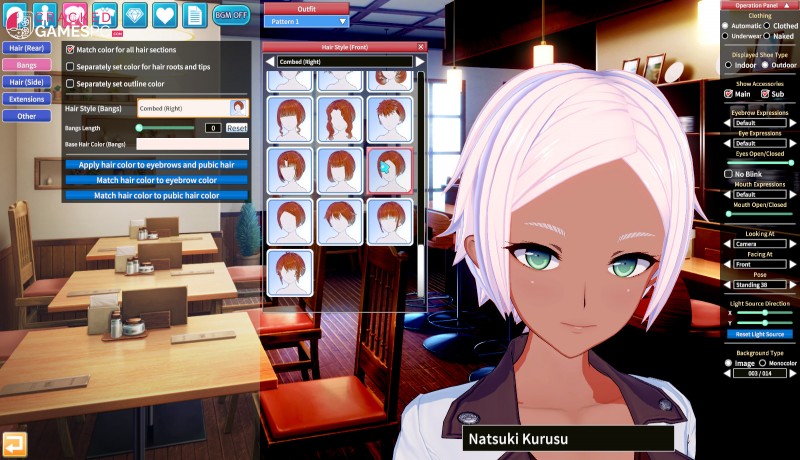The width and height of the screenshot is (800, 460).
Task: Apply hair color to eyebrows and pubic hair
Action: tap(156, 164)
